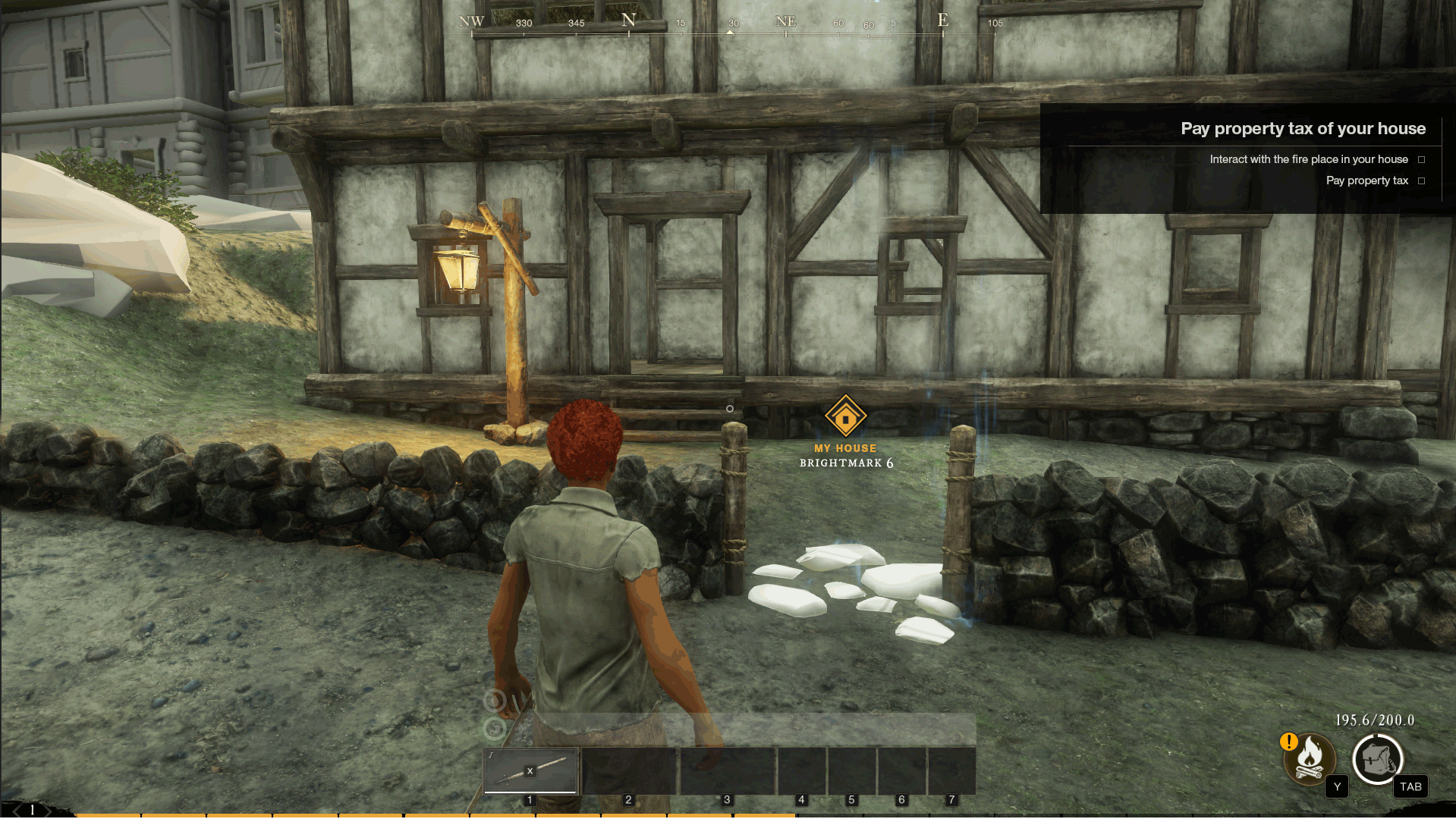1456x819 pixels.
Task: Select the weapon in hotbar slot 1
Action: click(530, 770)
